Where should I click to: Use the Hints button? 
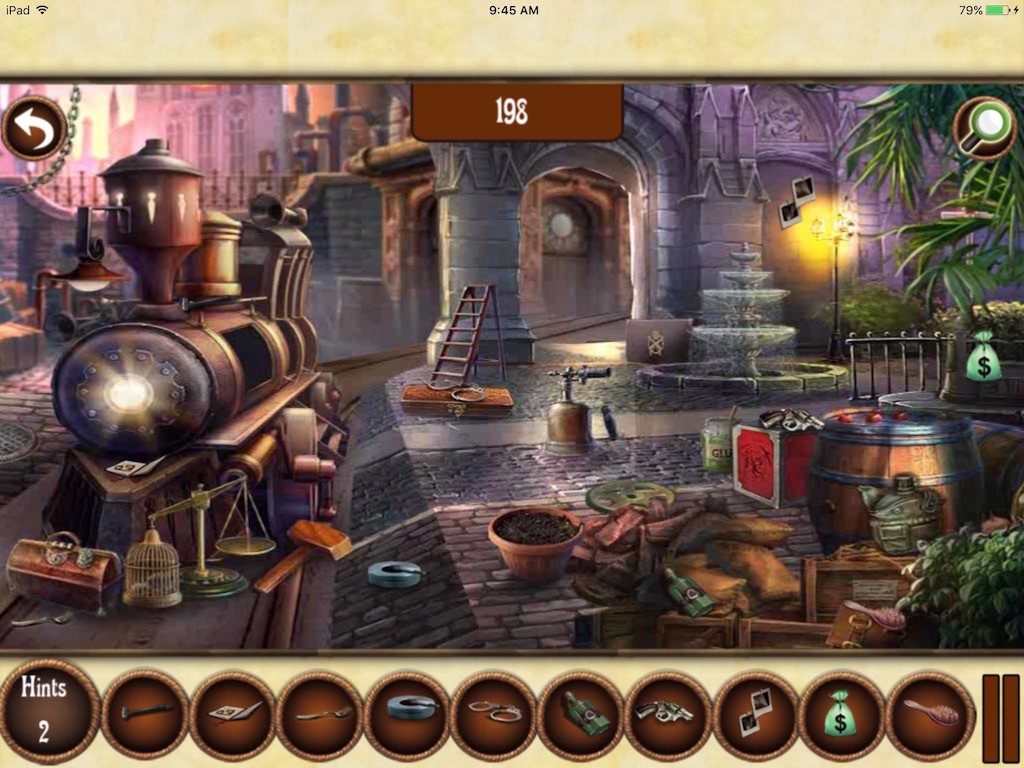tap(44, 709)
